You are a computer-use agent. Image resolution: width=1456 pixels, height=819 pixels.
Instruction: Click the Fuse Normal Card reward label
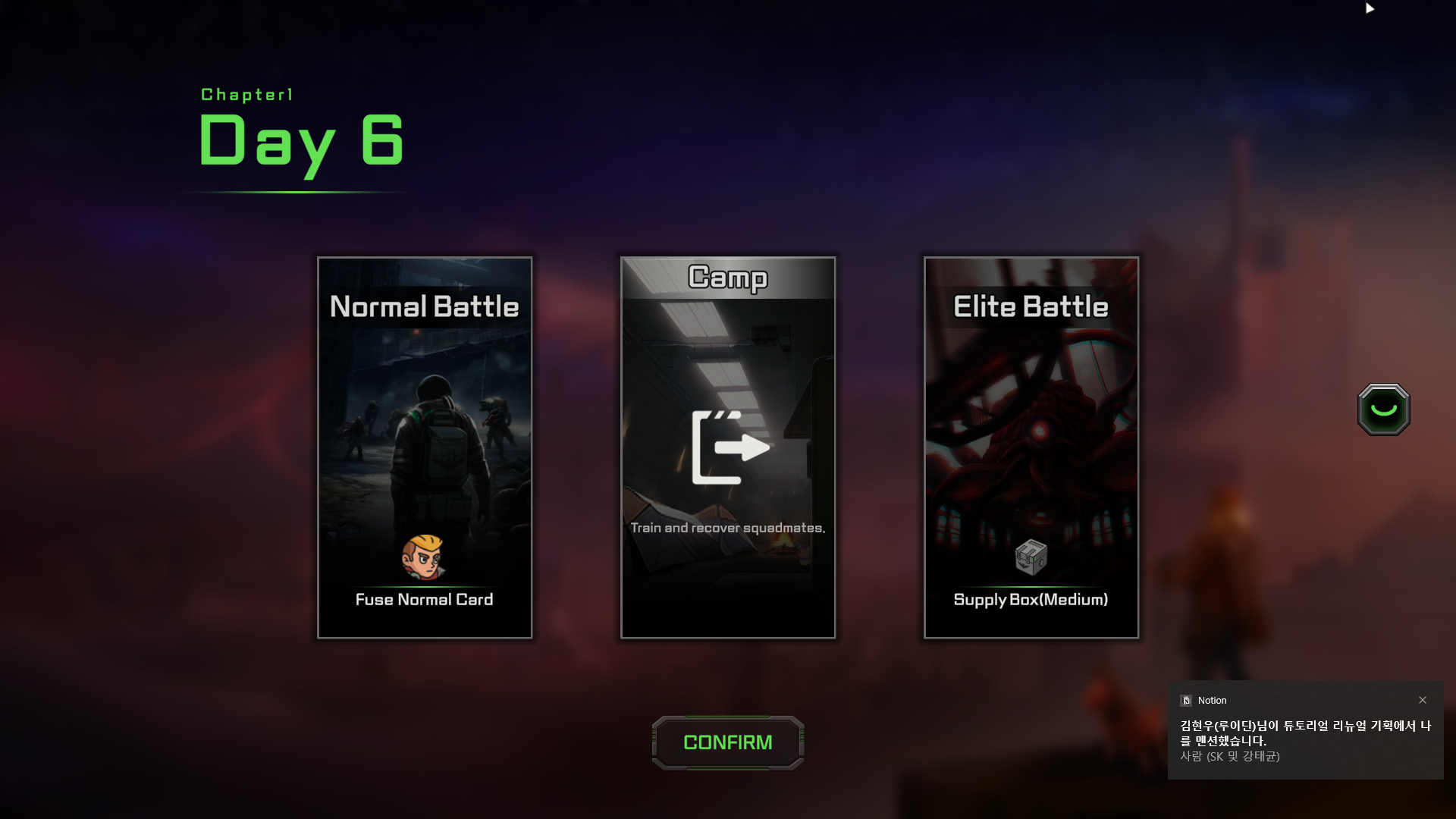click(x=425, y=599)
